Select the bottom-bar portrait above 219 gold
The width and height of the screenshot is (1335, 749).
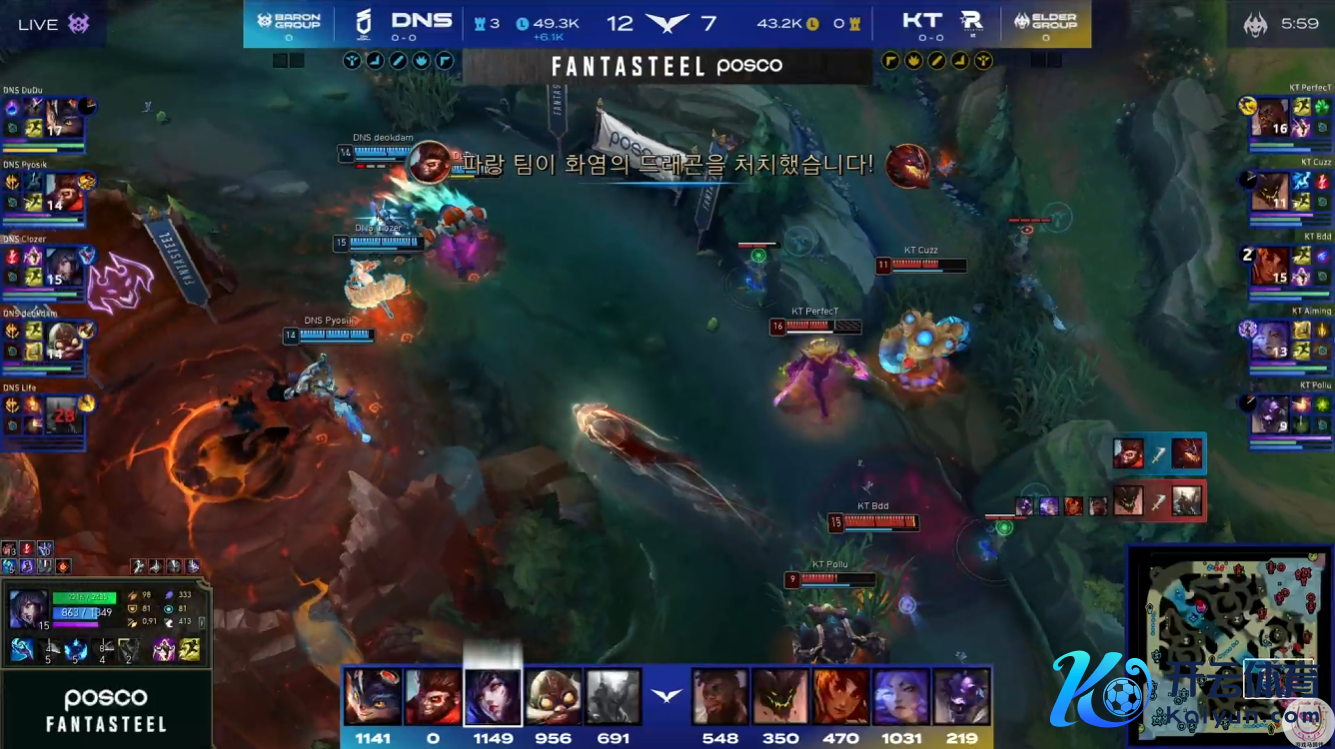point(961,697)
